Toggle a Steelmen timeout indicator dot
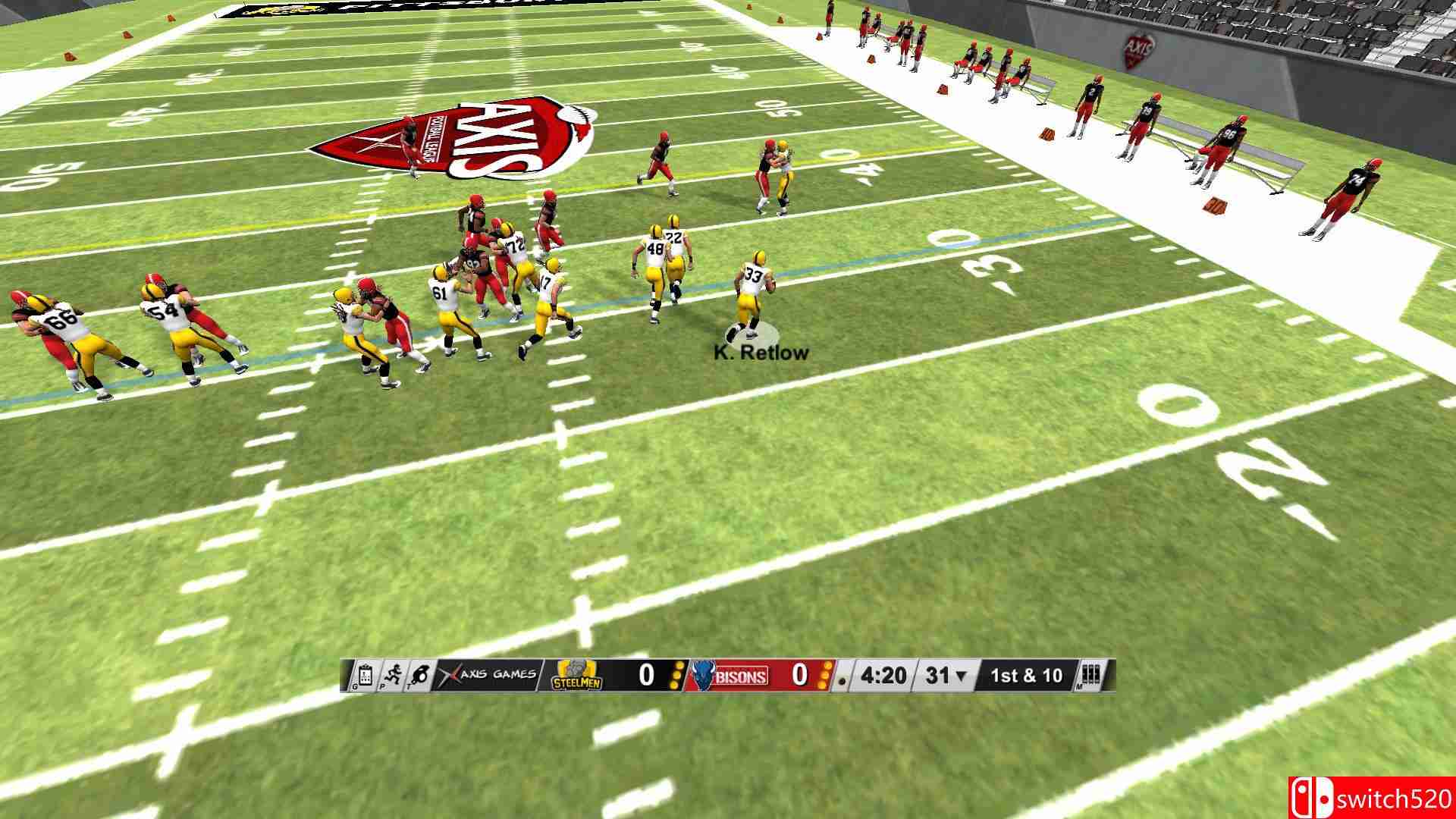Viewport: 1456px width, 819px height. coord(677,676)
